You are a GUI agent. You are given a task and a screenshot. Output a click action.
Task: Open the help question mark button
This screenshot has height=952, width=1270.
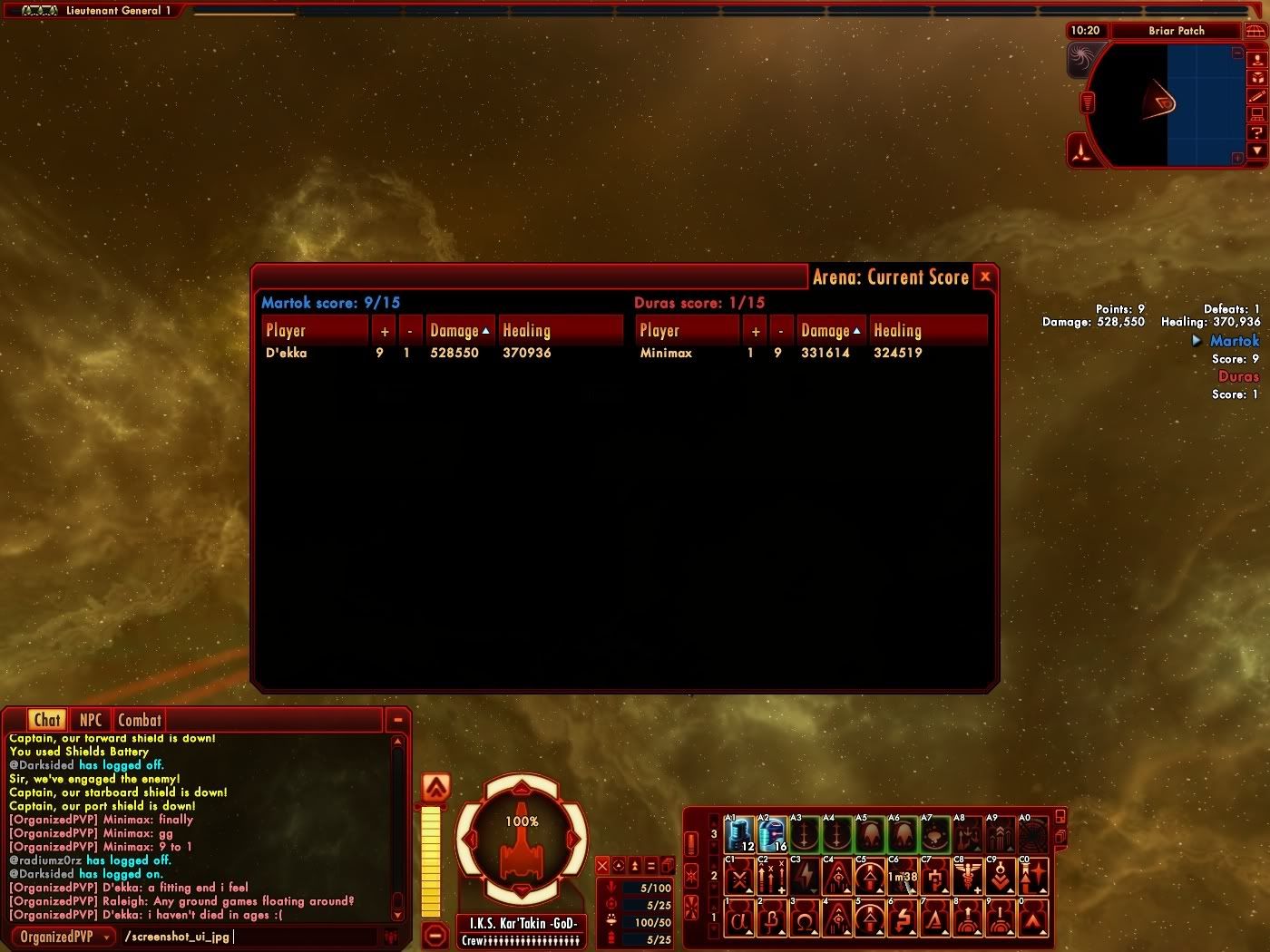[1257, 132]
